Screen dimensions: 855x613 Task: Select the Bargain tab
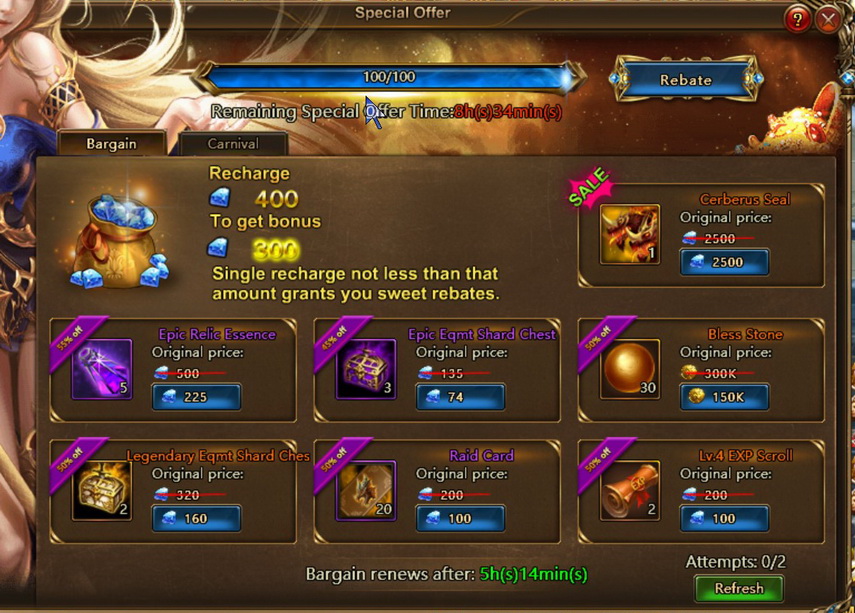(111, 144)
